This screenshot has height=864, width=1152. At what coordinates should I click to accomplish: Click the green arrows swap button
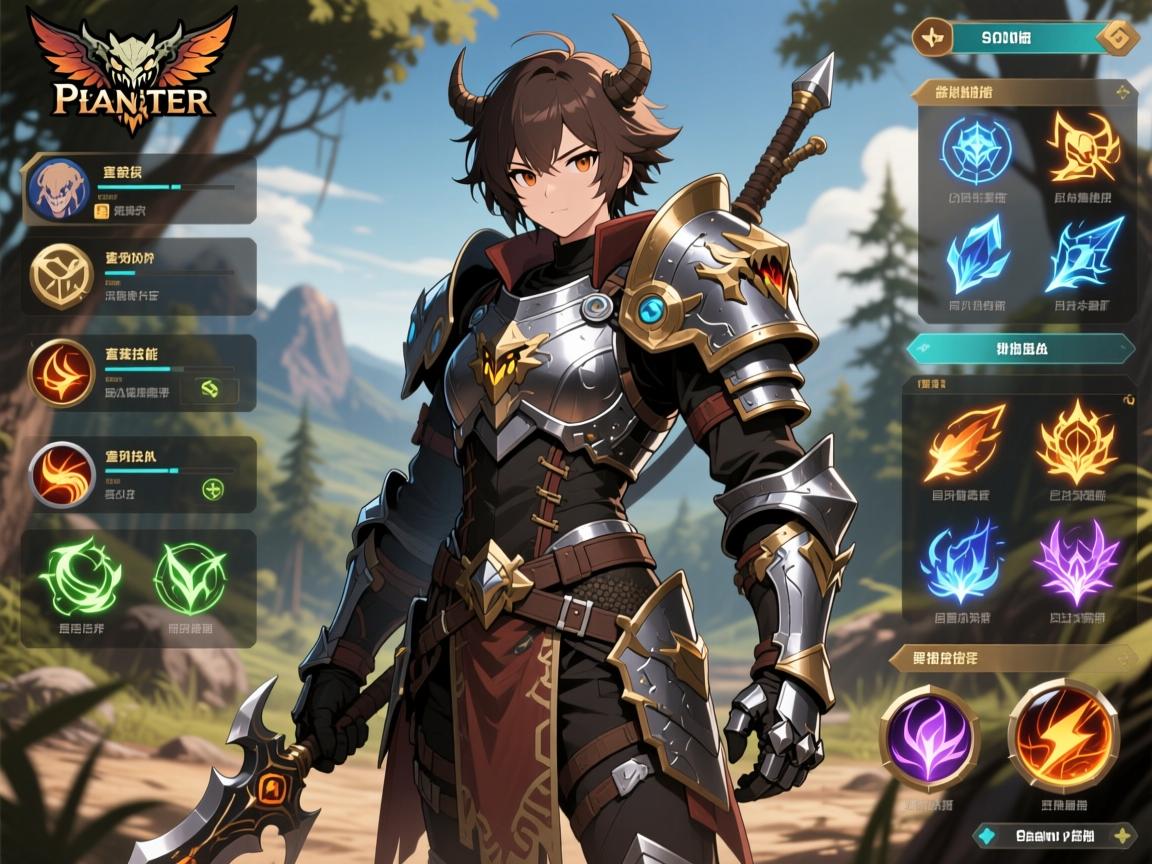coord(212,389)
